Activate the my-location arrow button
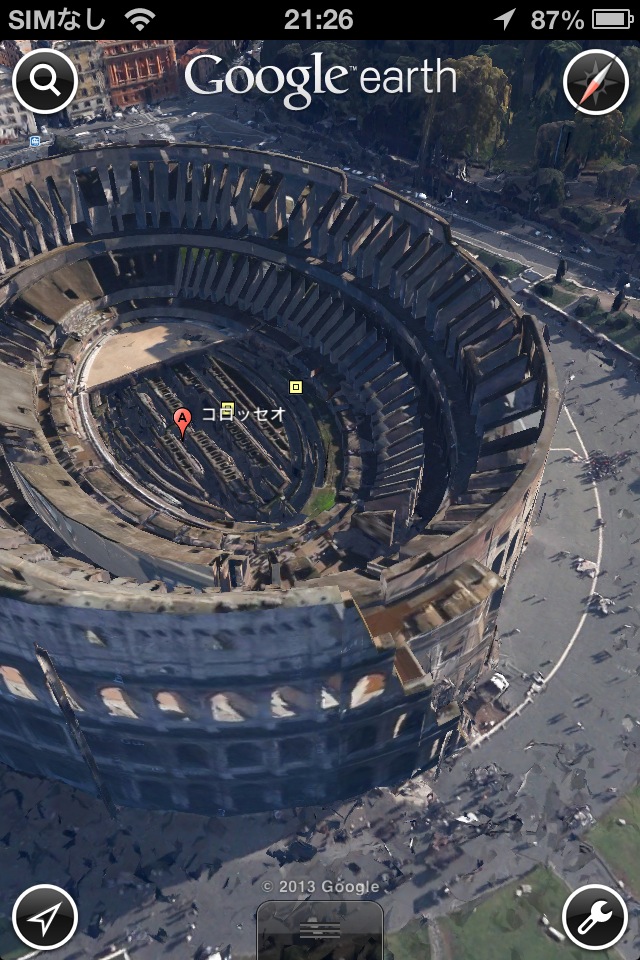 [x=45, y=916]
